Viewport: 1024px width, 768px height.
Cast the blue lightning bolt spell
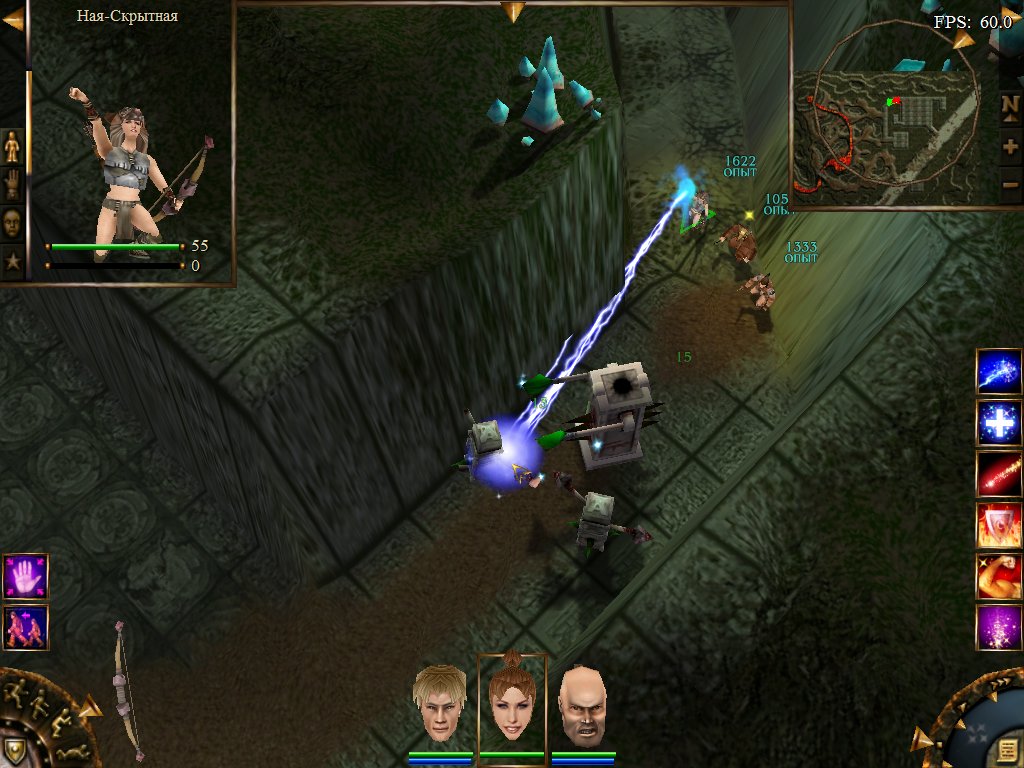click(999, 373)
